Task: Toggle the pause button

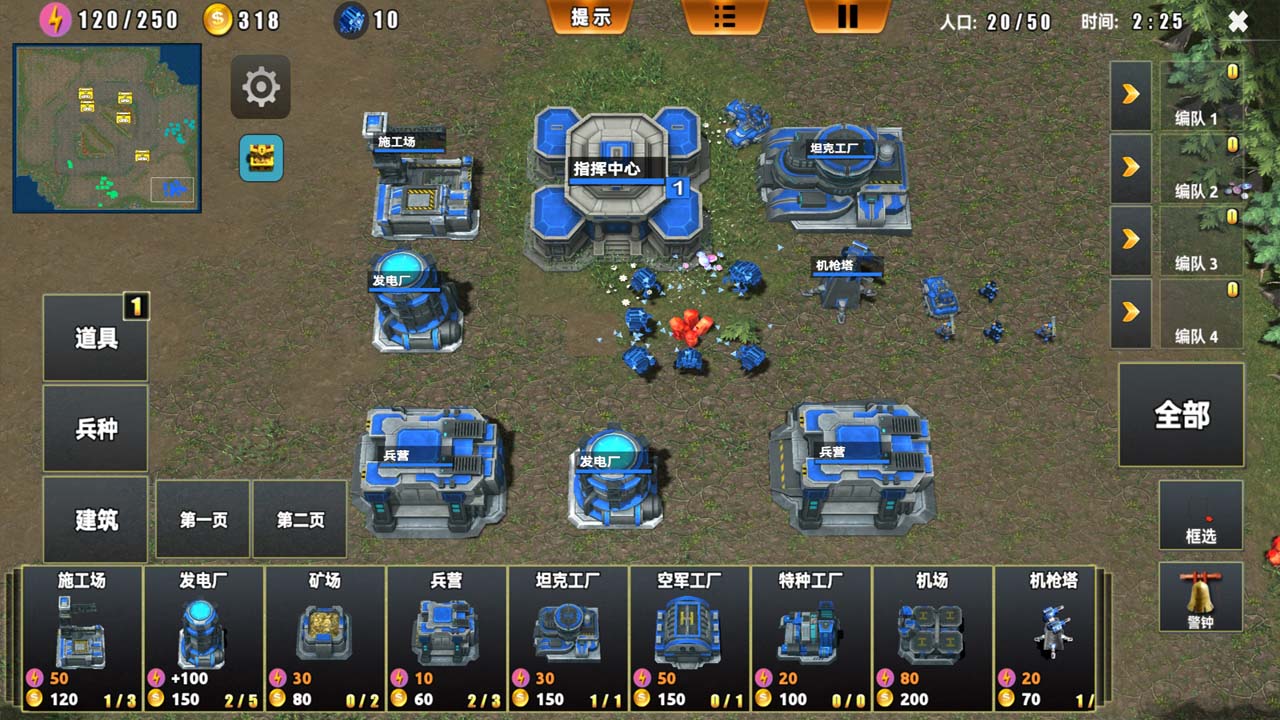Action: [x=847, y=17]
